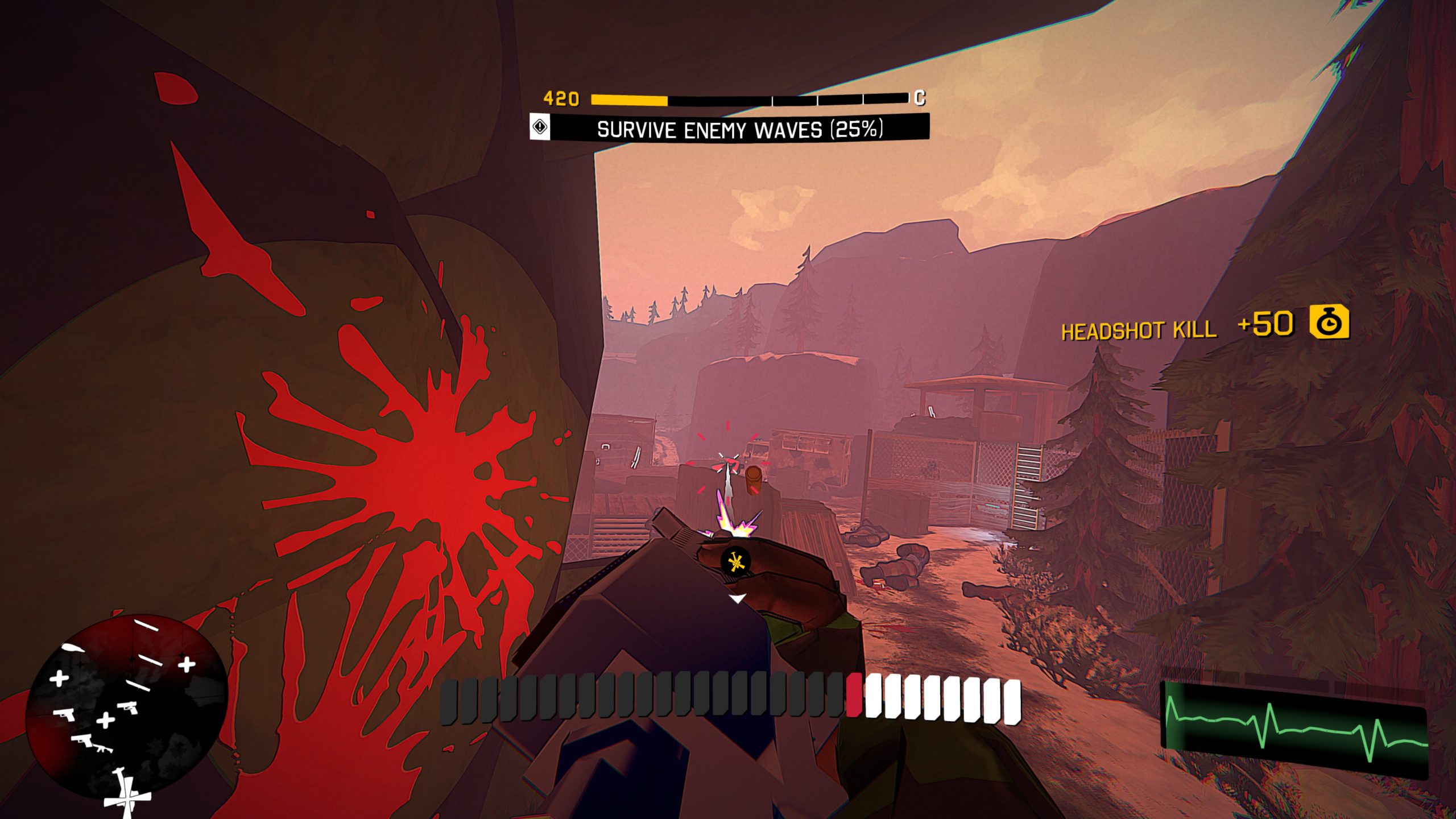Click the green heartbeat monitor display

pyautogui.click(x=1294, y=730)
